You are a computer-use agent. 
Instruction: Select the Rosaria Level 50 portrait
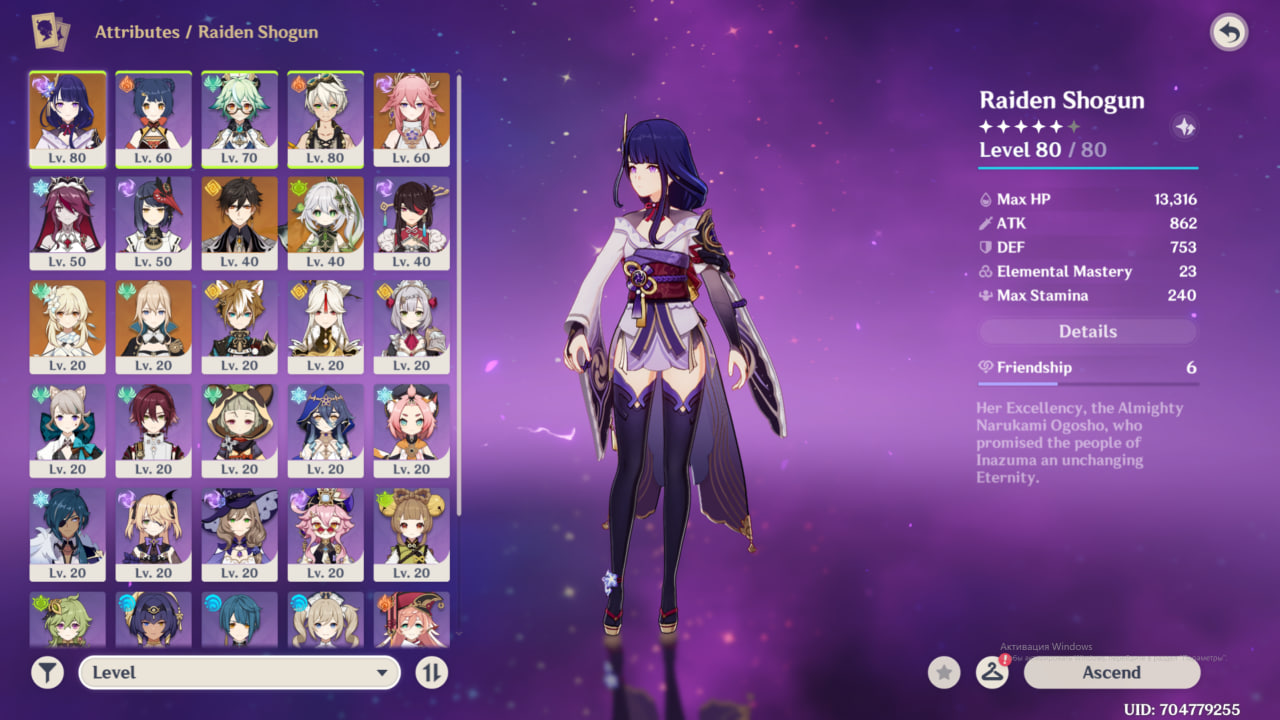click(67, 223)
